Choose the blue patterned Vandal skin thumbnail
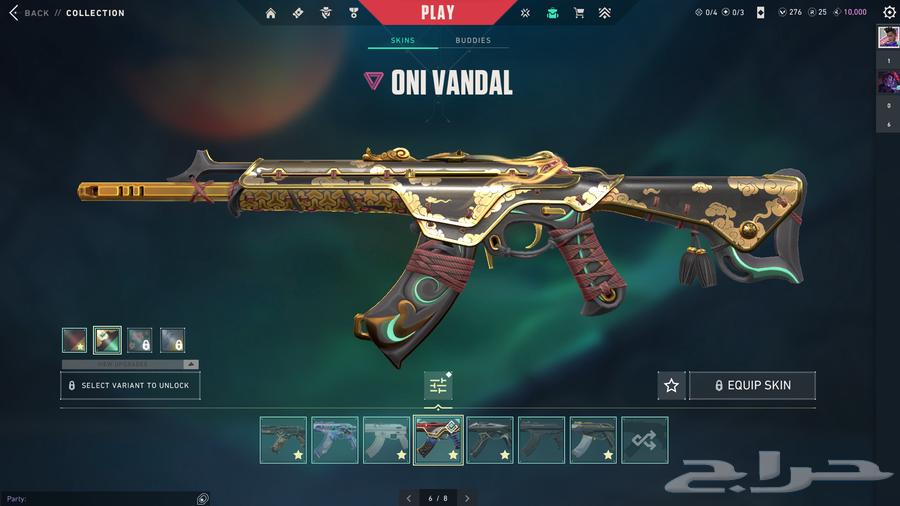 pyautogui.click(x=335, y=440)
